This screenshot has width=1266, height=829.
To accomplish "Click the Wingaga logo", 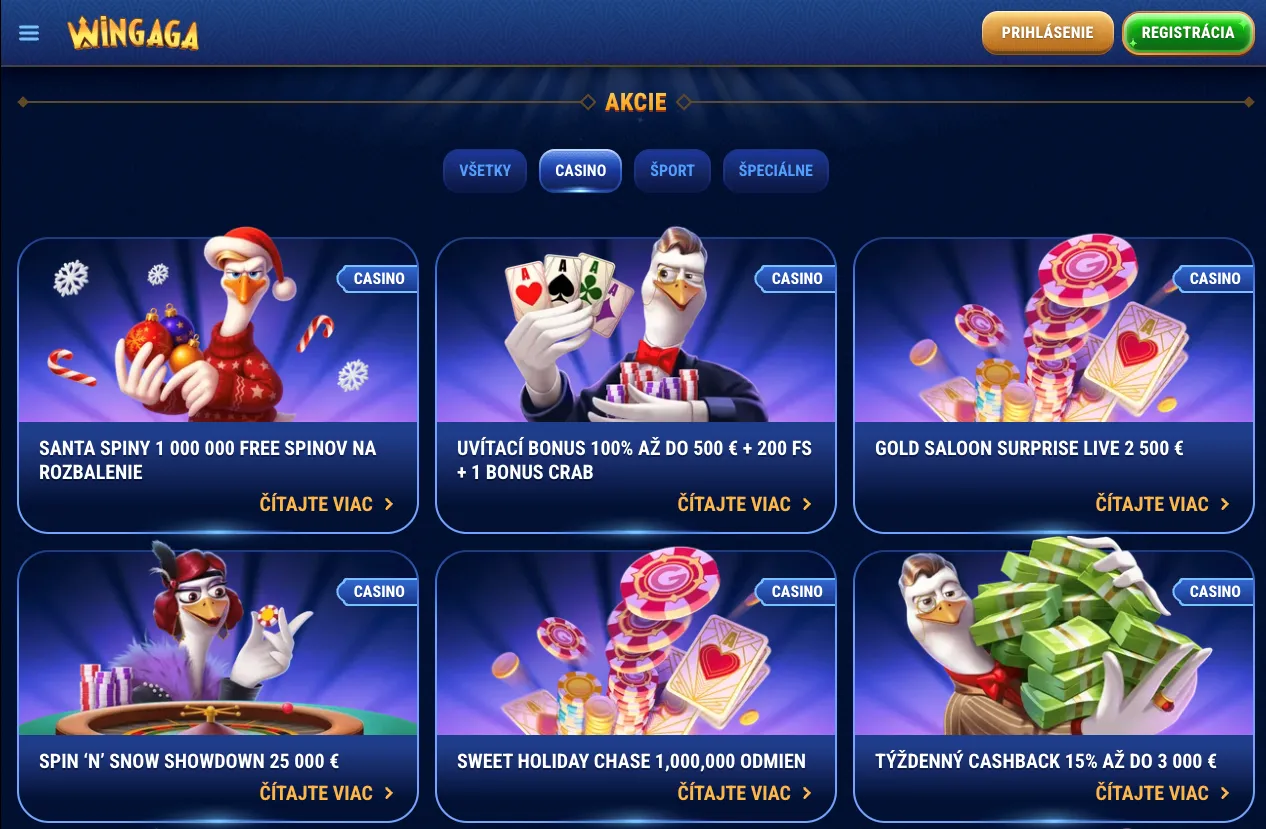I will (133, 33).
